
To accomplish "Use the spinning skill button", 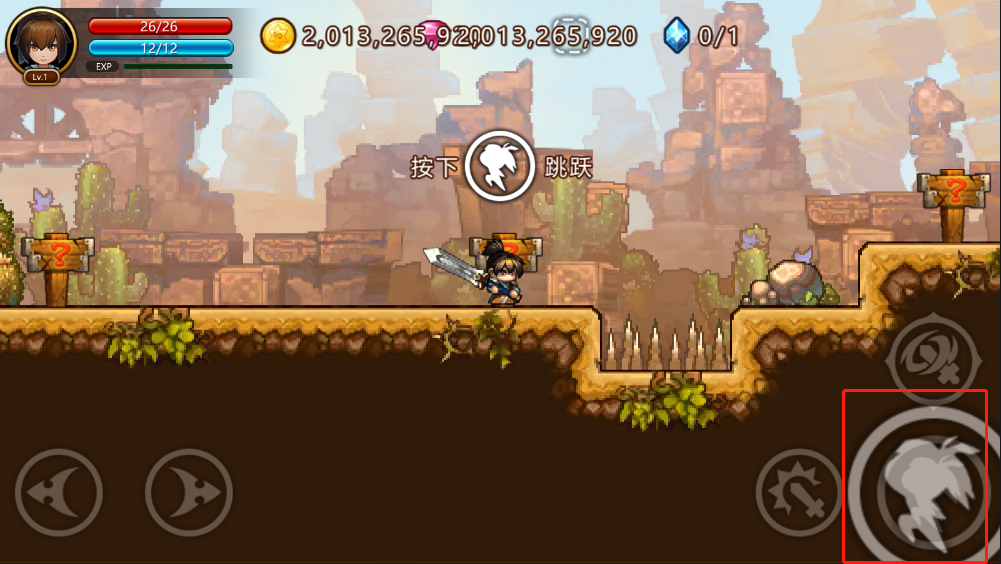I will (x=932, y=357).
